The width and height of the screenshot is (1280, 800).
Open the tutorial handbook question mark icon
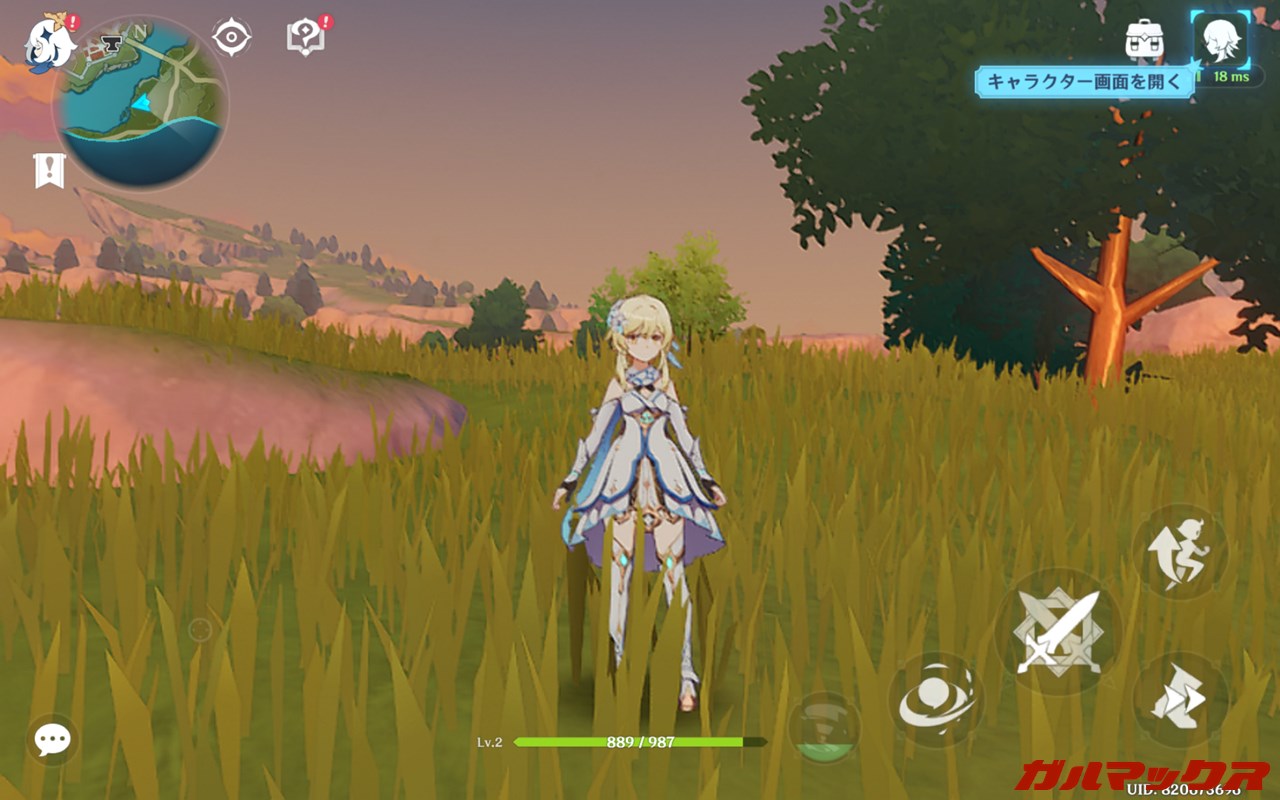pos(305,38)
